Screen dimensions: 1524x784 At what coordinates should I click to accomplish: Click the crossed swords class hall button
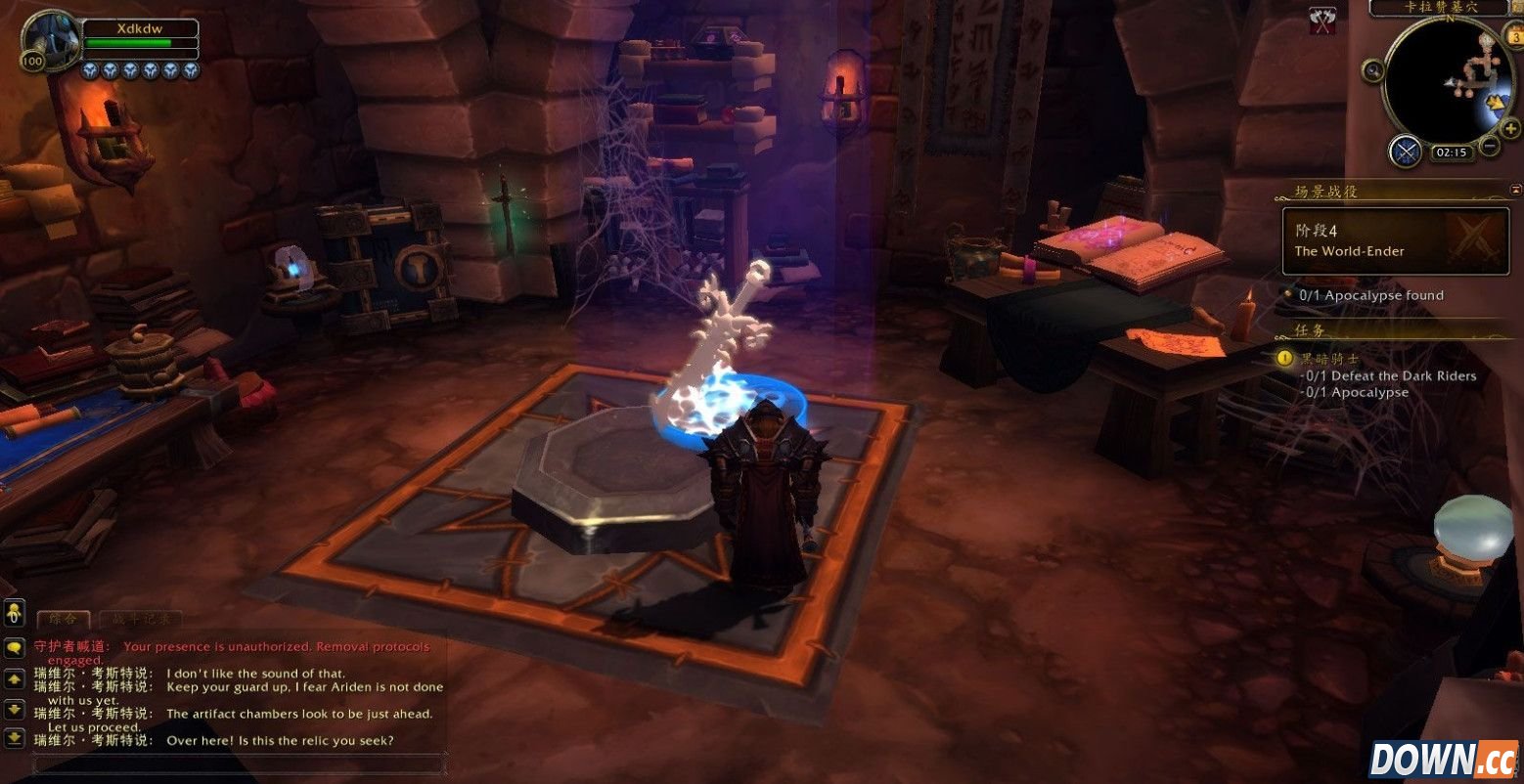pos(1406,151)
